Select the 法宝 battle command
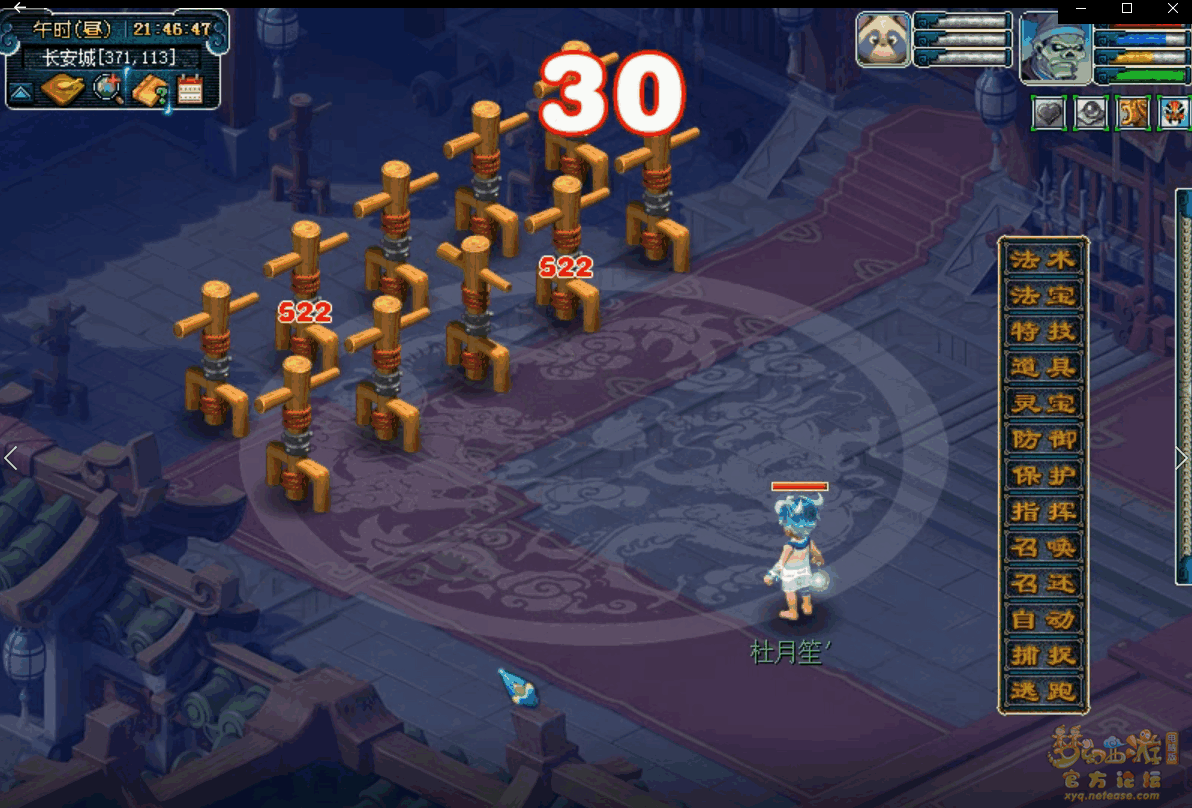 click(1043, 296)
